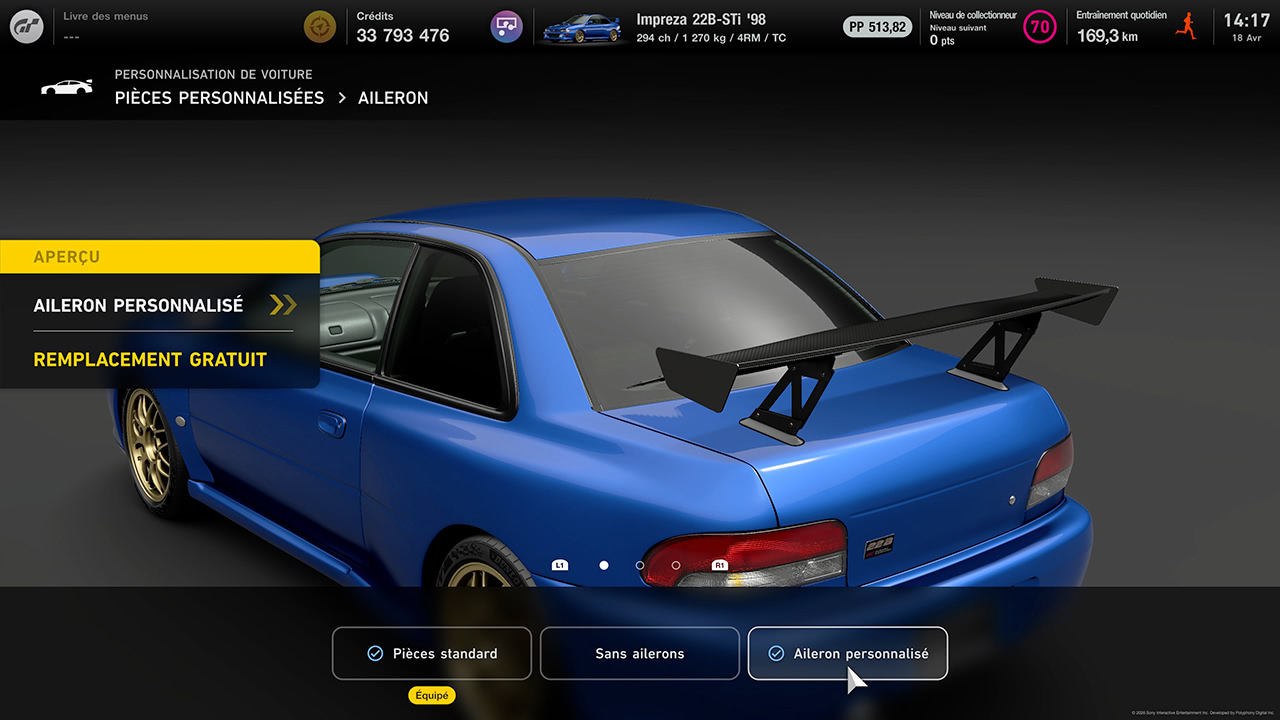Viewport: 1280px width, 720px height.
Task: Open the Livre des menus panel
Action: [105, 27]
